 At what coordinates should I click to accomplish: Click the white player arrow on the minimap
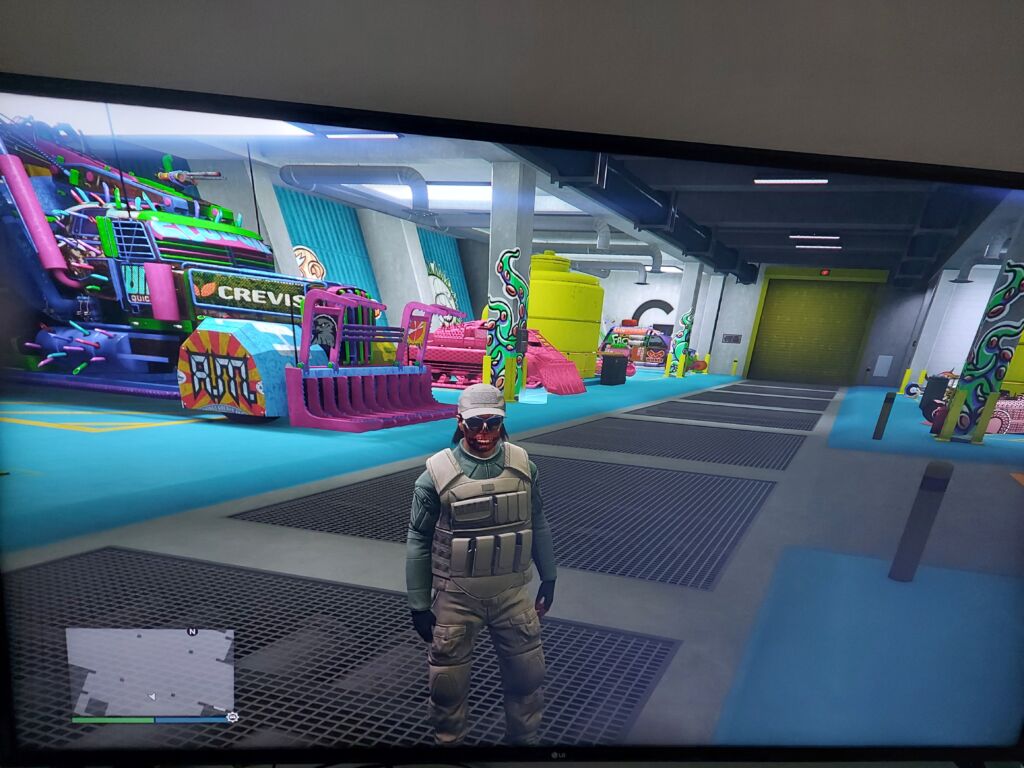151,695
